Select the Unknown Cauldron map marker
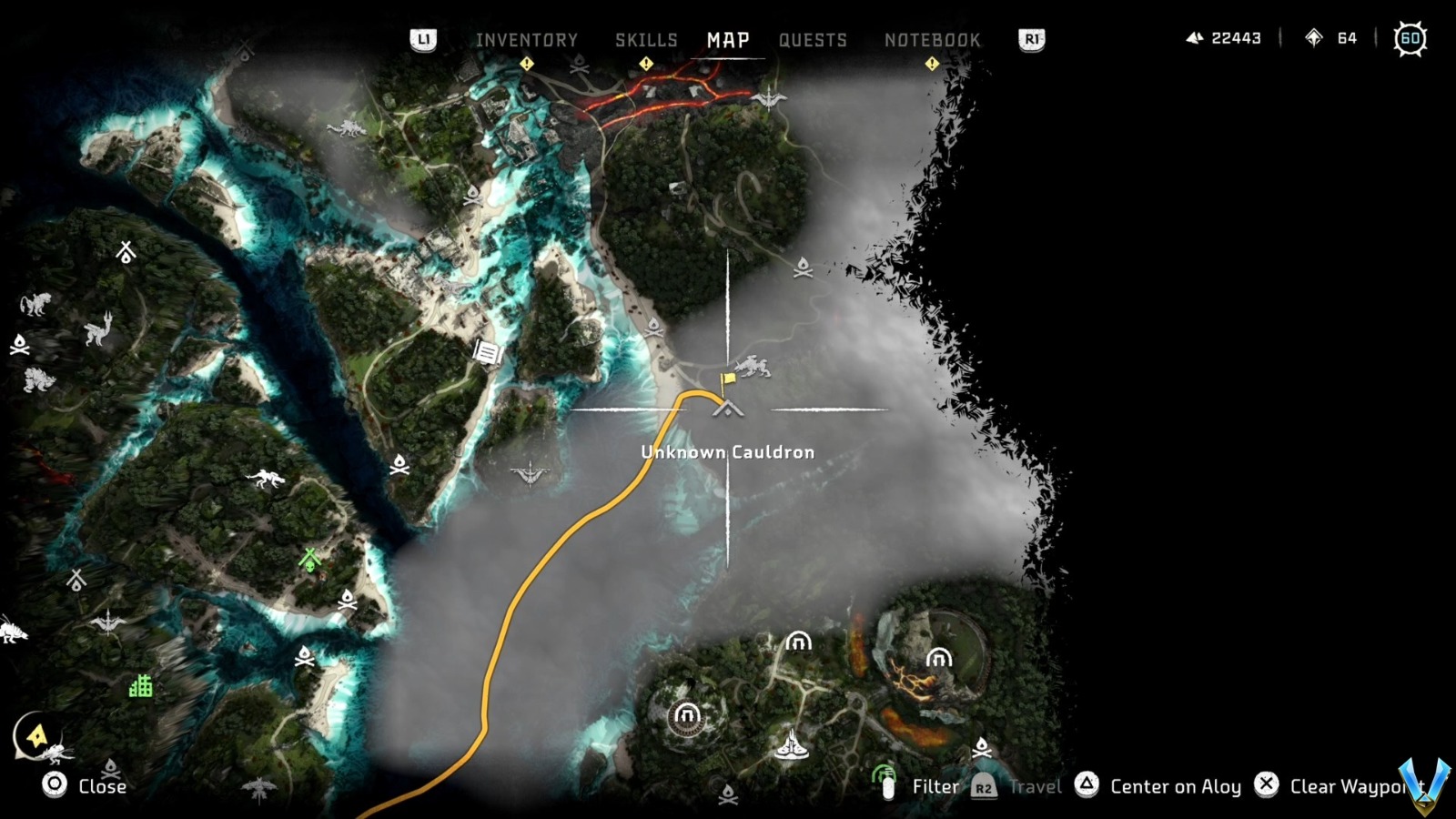 [x=728, y=410]
